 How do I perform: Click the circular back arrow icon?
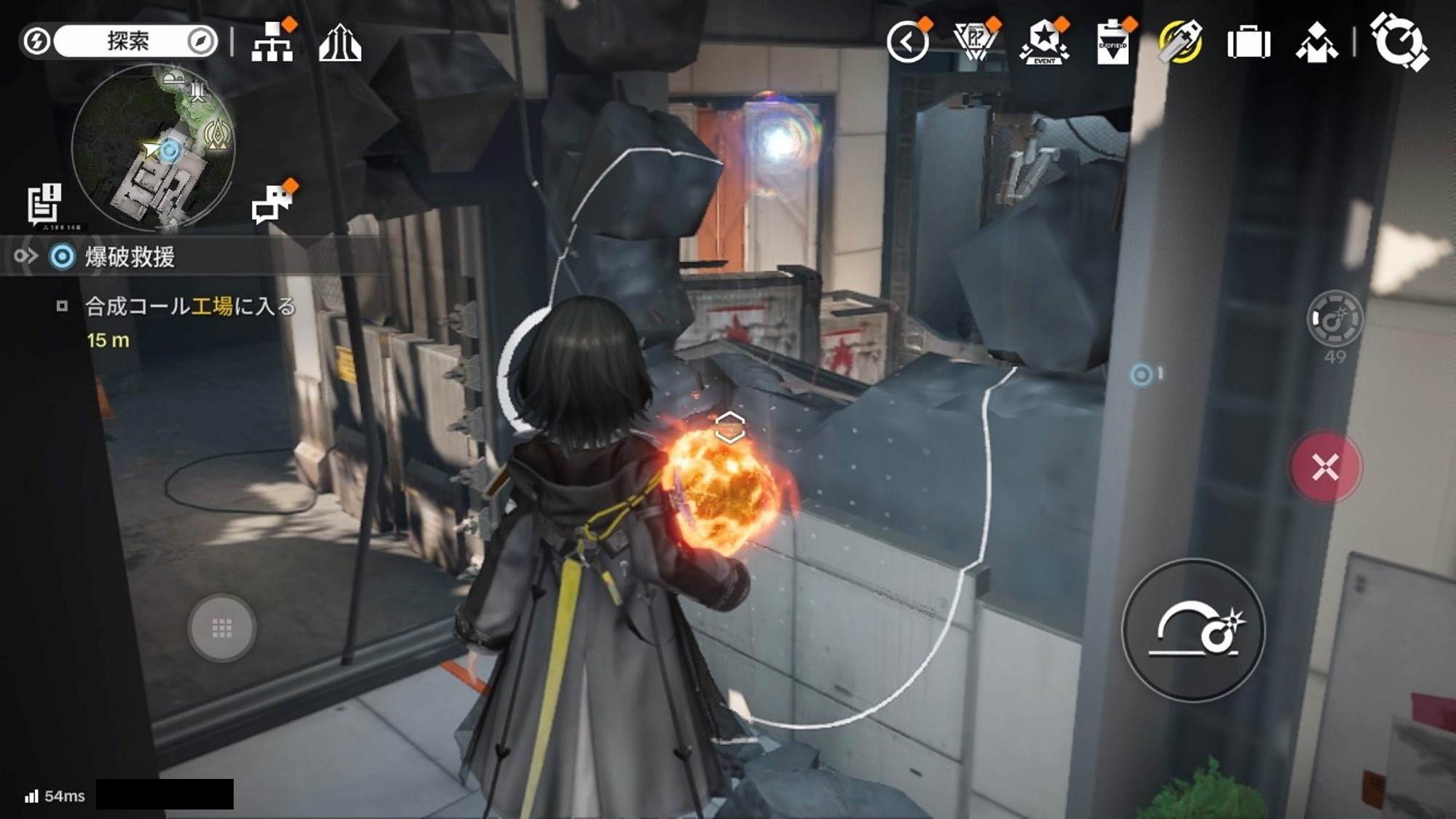[x=907, y=42]
